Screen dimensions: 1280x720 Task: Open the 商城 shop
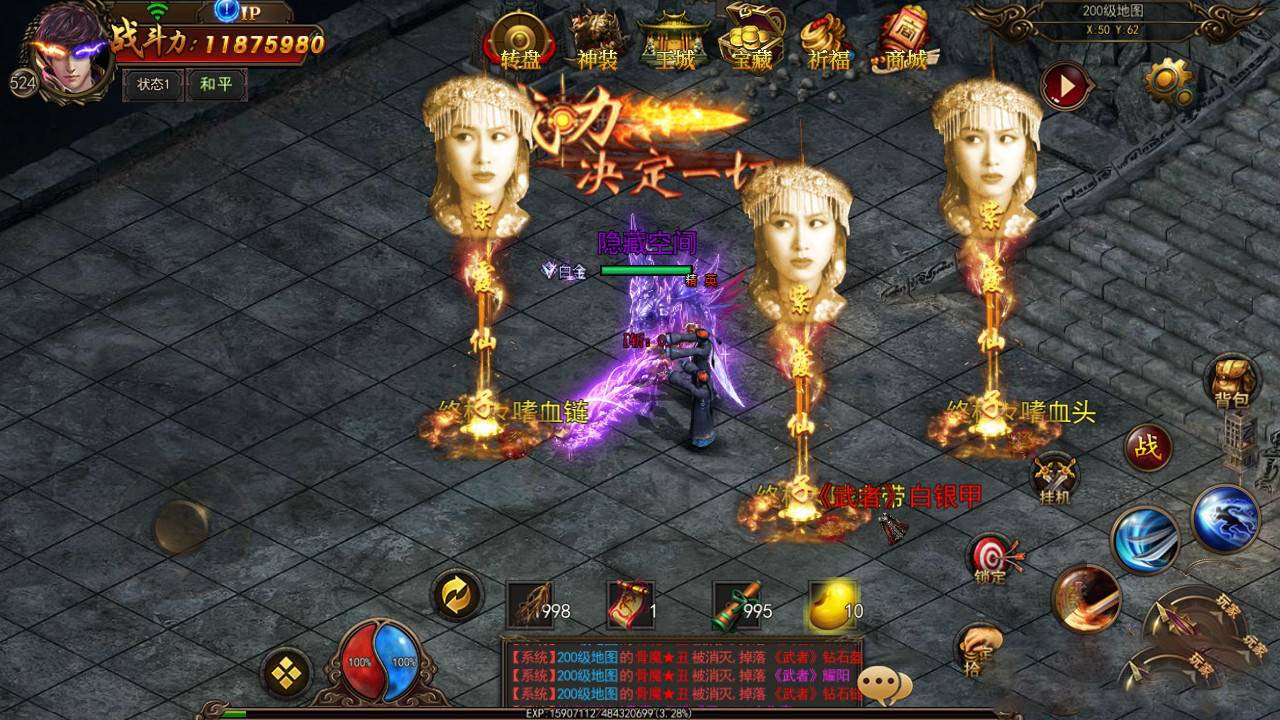click(905, 40)
